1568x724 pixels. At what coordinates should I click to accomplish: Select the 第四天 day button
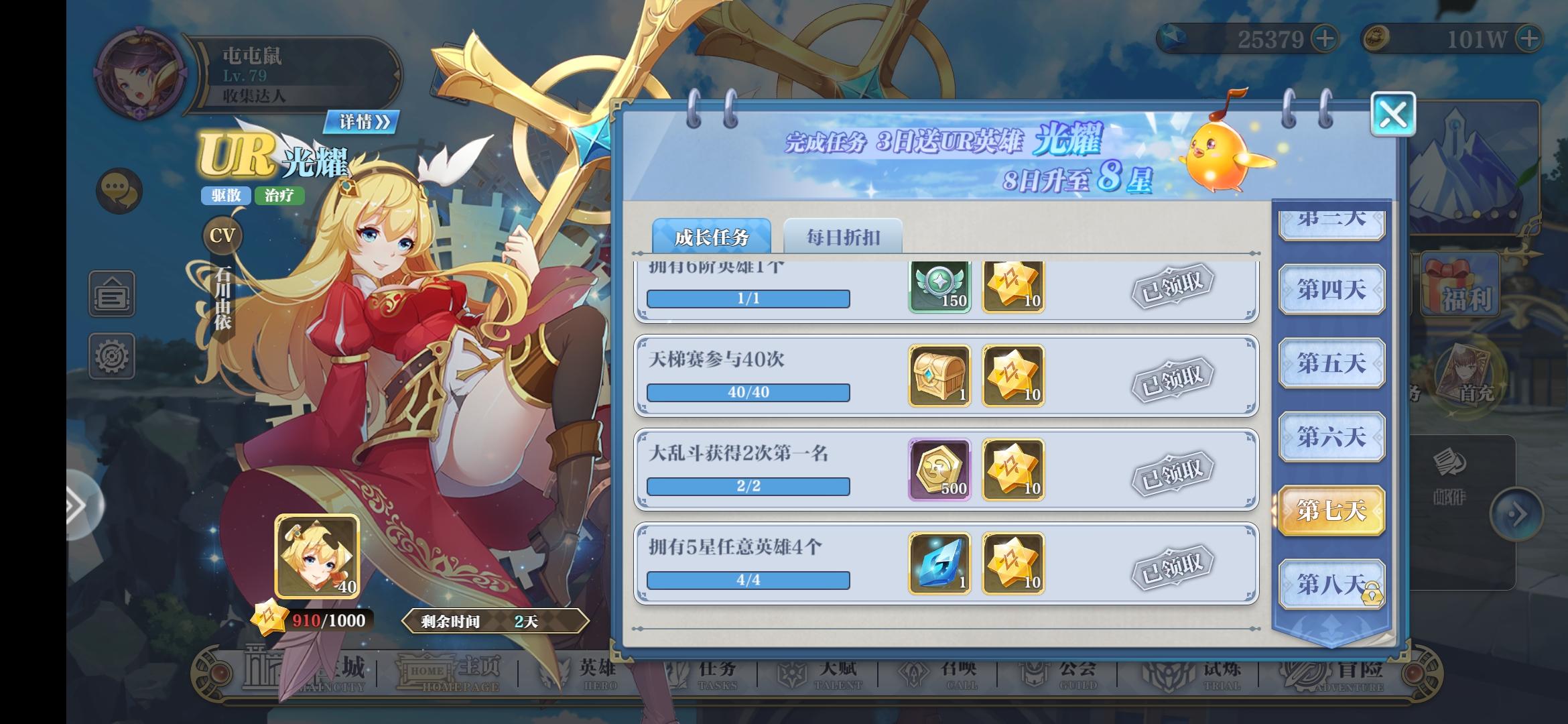point(1331,290)
